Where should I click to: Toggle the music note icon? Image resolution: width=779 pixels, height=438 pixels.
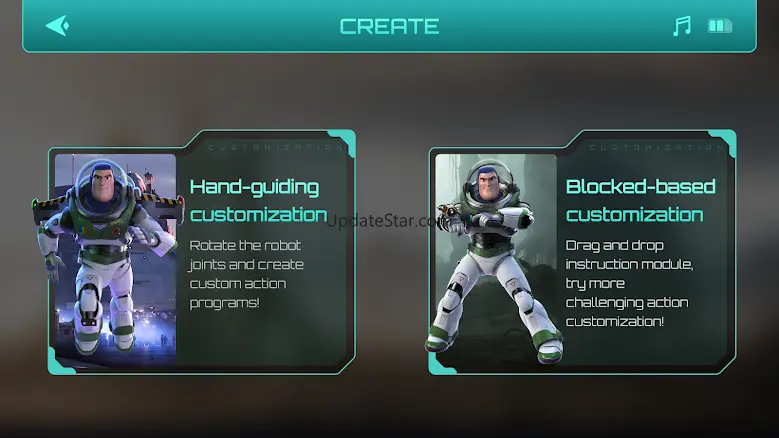[682, 26]
